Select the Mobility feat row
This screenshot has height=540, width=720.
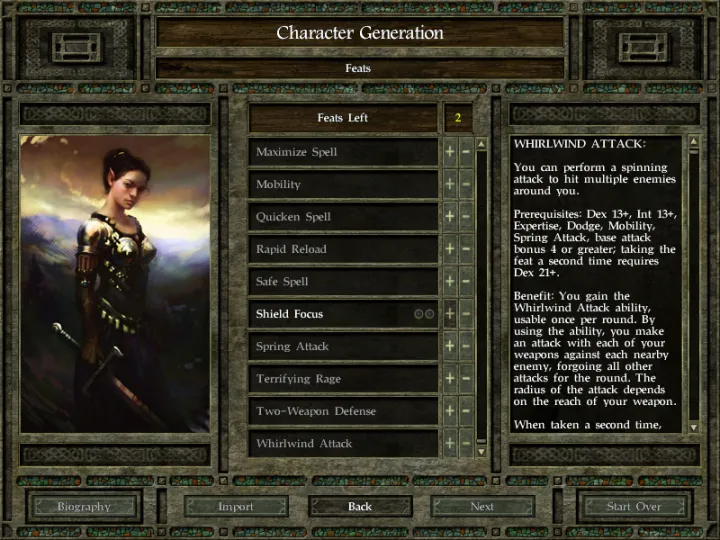tap(342, 184)
